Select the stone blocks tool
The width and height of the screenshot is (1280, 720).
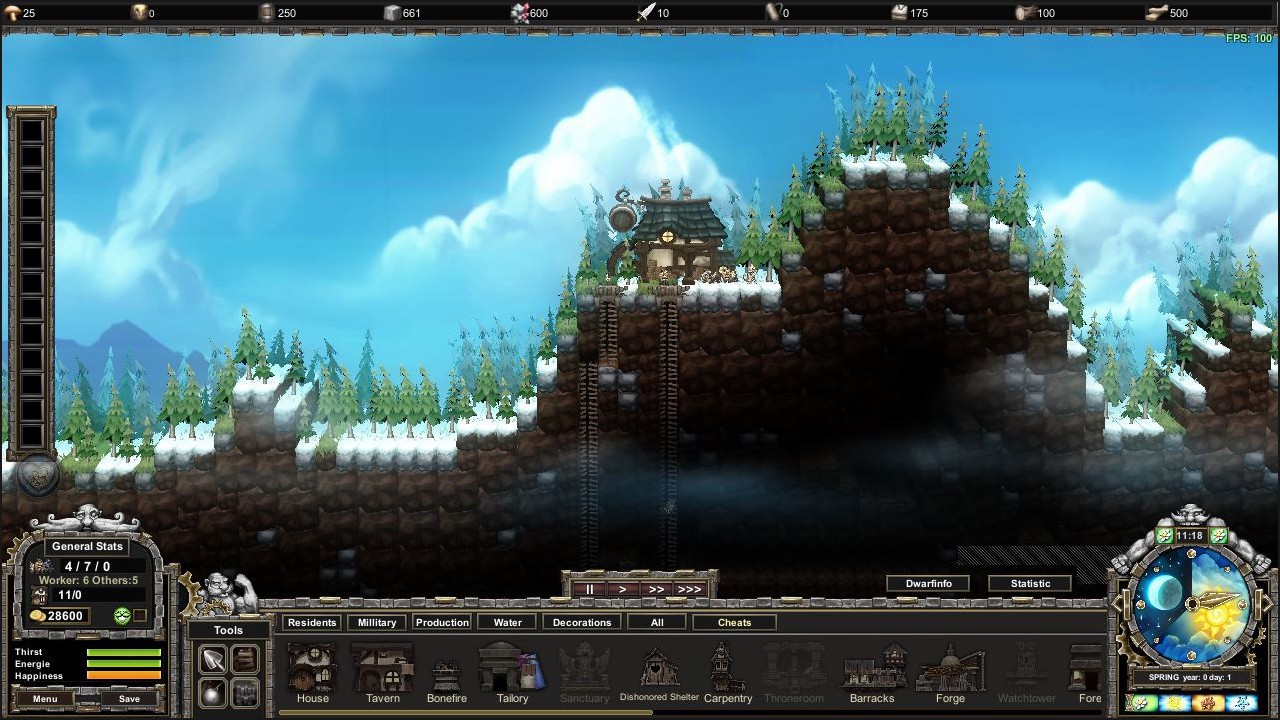tap(244, 692)
